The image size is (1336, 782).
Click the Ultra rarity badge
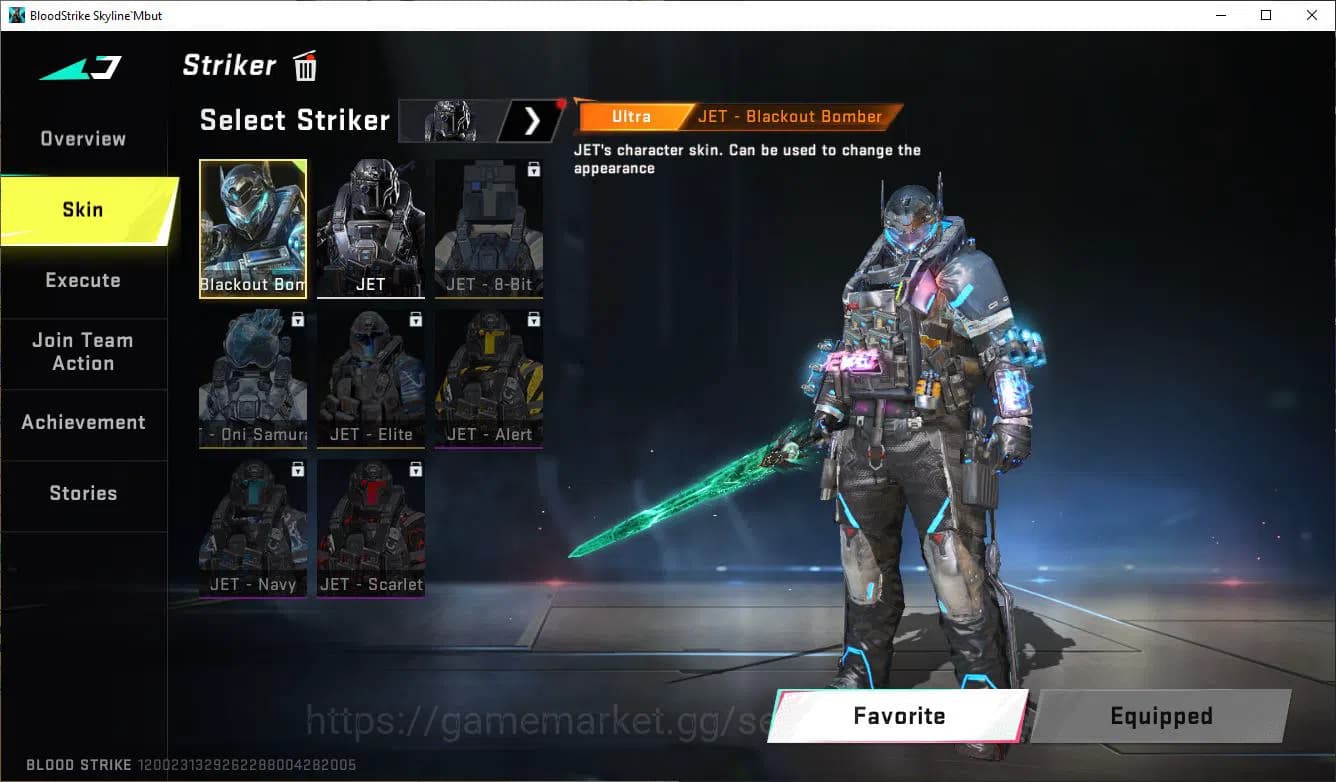(x=630, y=116)
